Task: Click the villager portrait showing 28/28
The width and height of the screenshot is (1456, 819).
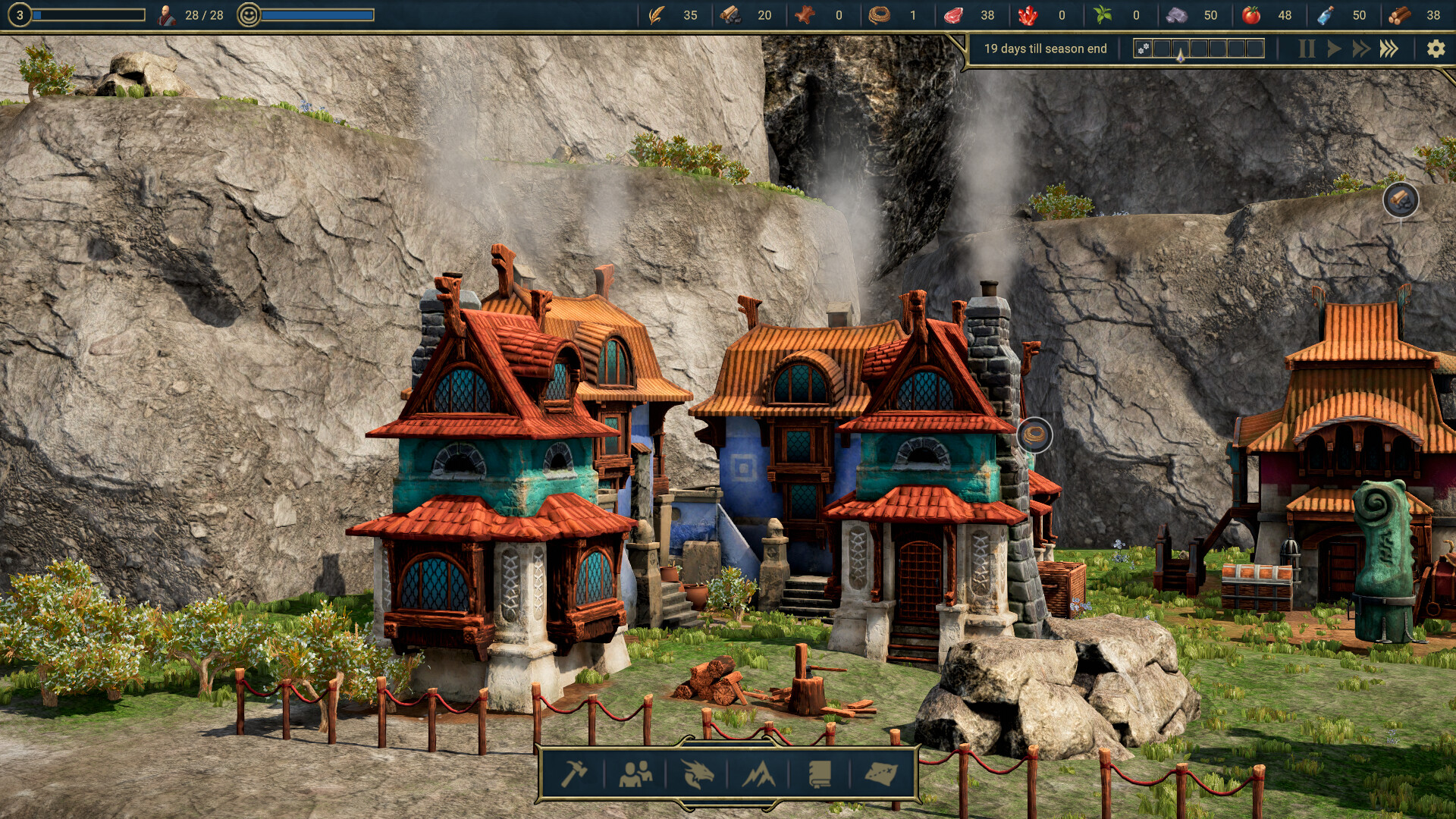Action: pos(164,14)
